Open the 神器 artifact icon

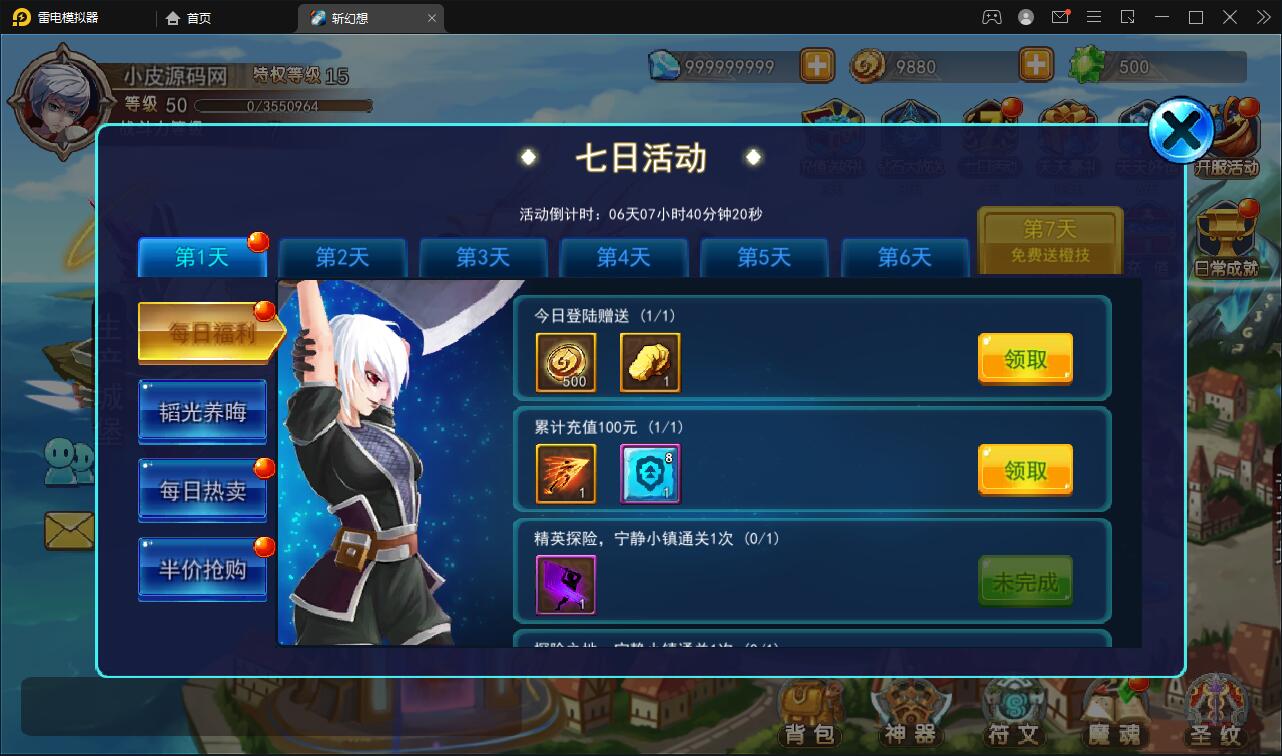tap(911, 712)
